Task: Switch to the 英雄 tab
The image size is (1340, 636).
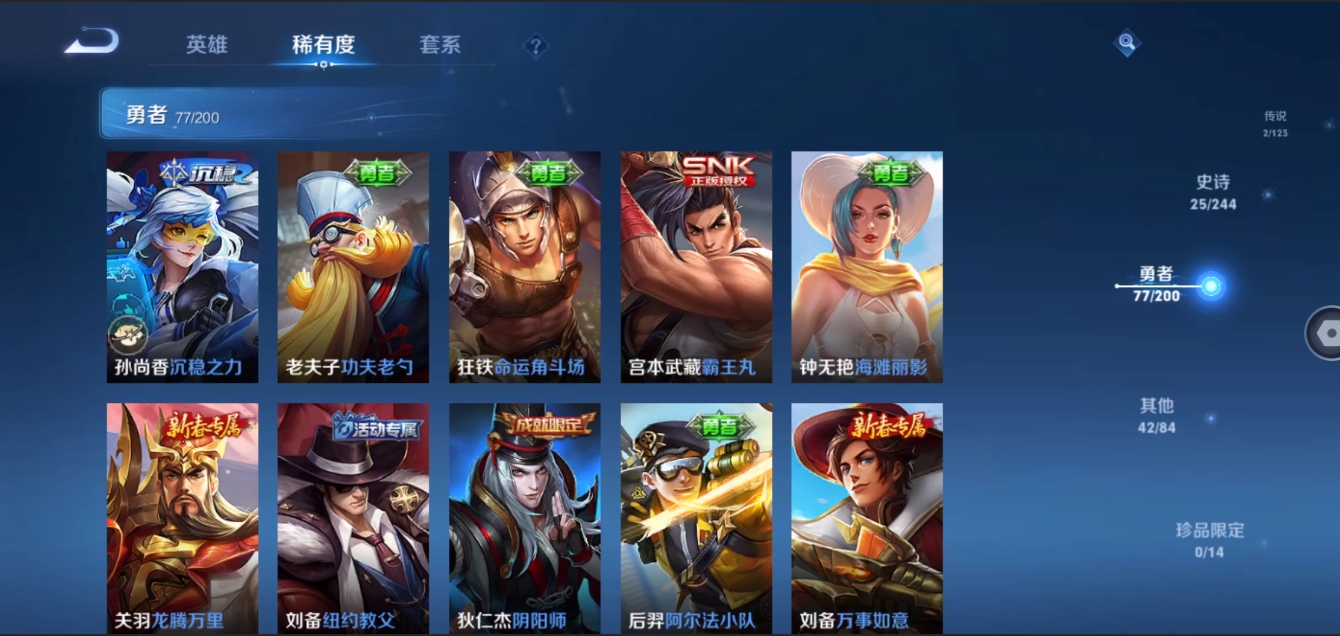Action: 207,45
